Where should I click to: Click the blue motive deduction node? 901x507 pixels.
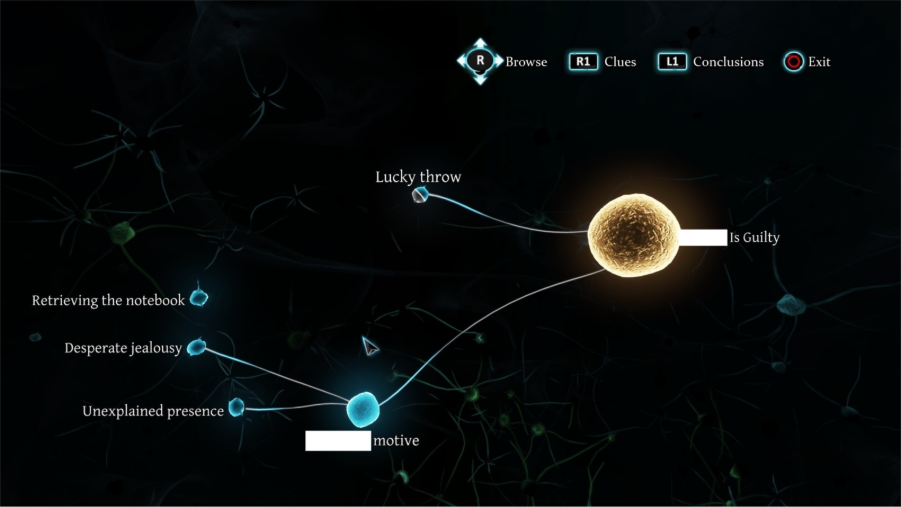point(363,408)
